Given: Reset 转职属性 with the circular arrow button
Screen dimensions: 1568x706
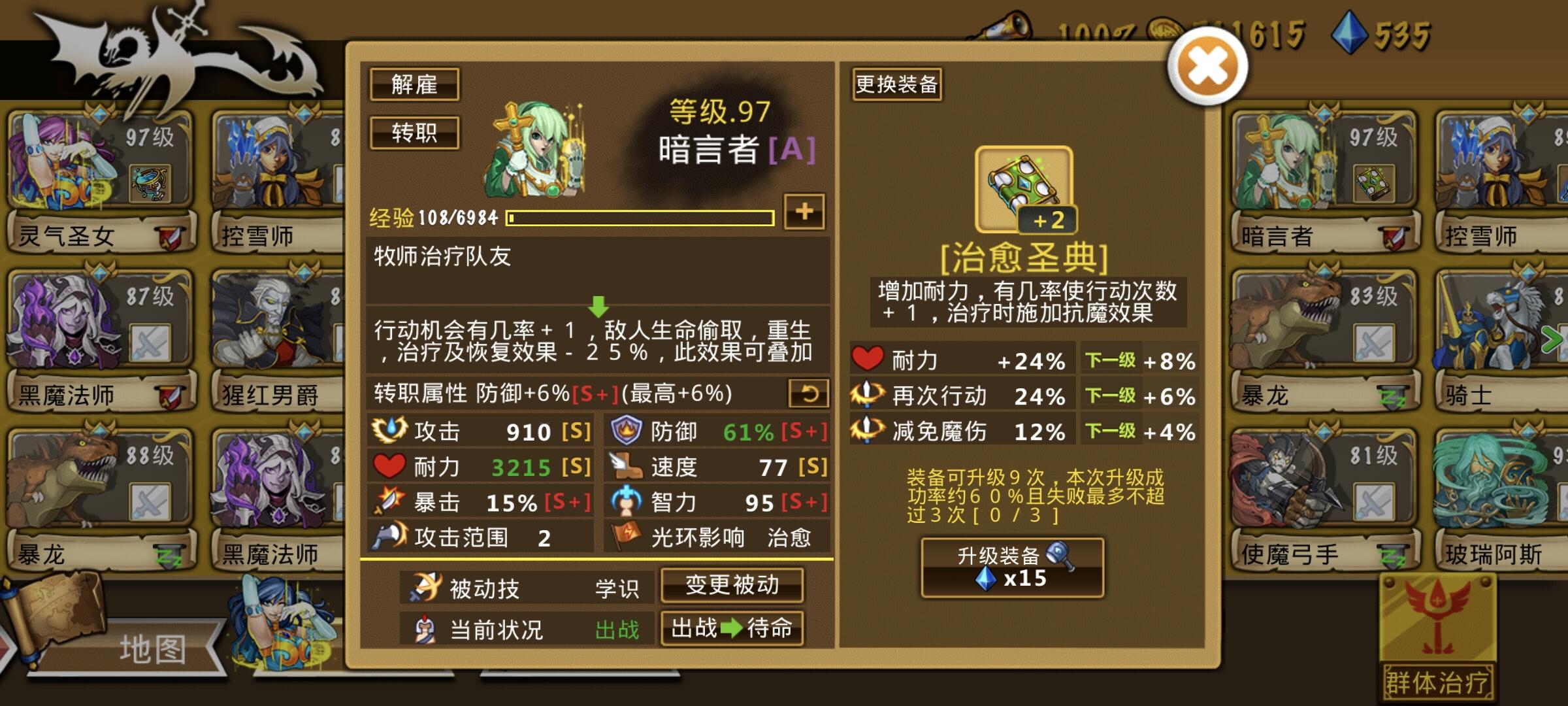Looking at the screenshot, I should 810,393.
